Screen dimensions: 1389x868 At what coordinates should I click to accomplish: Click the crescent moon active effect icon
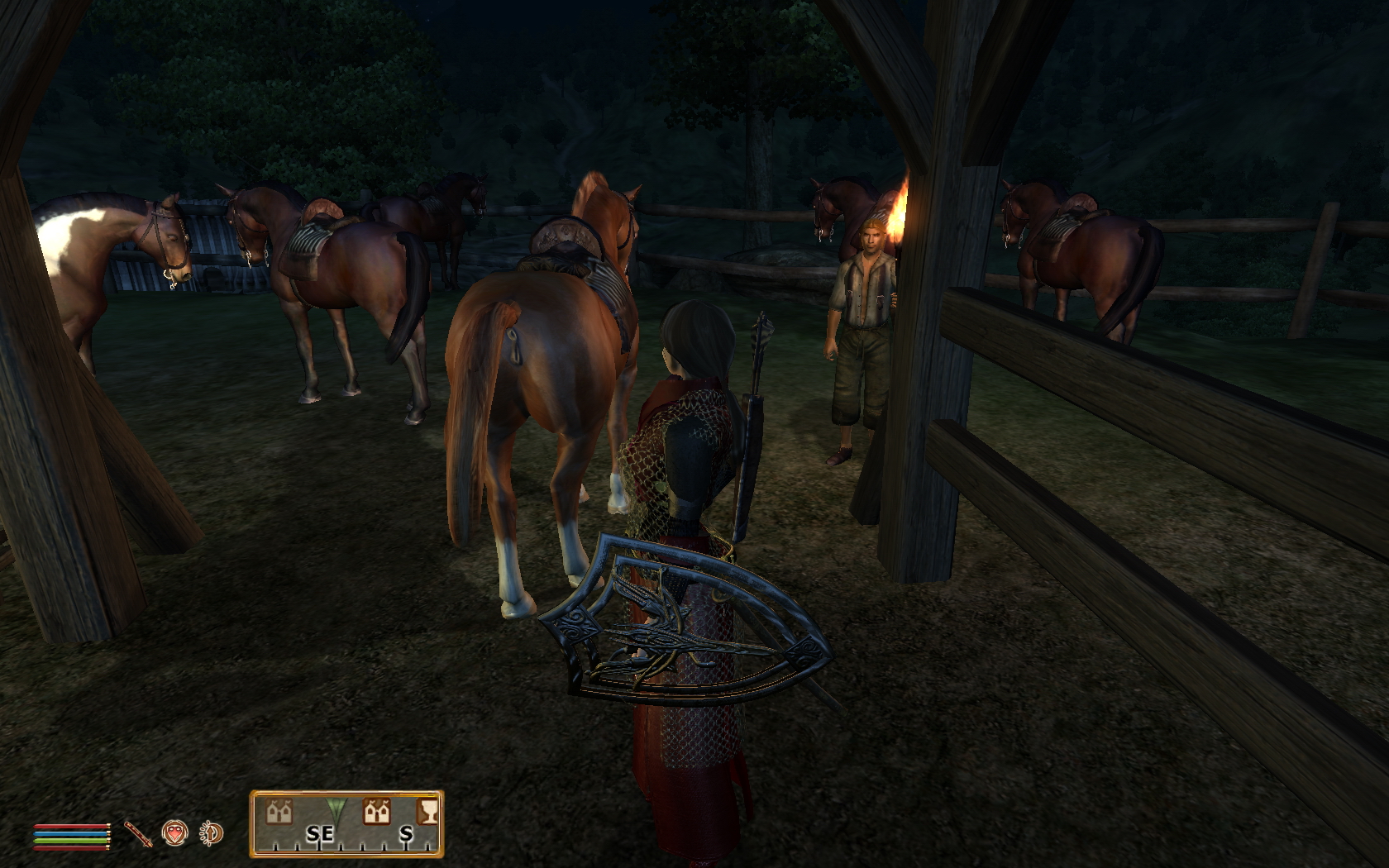click(212, 833)
